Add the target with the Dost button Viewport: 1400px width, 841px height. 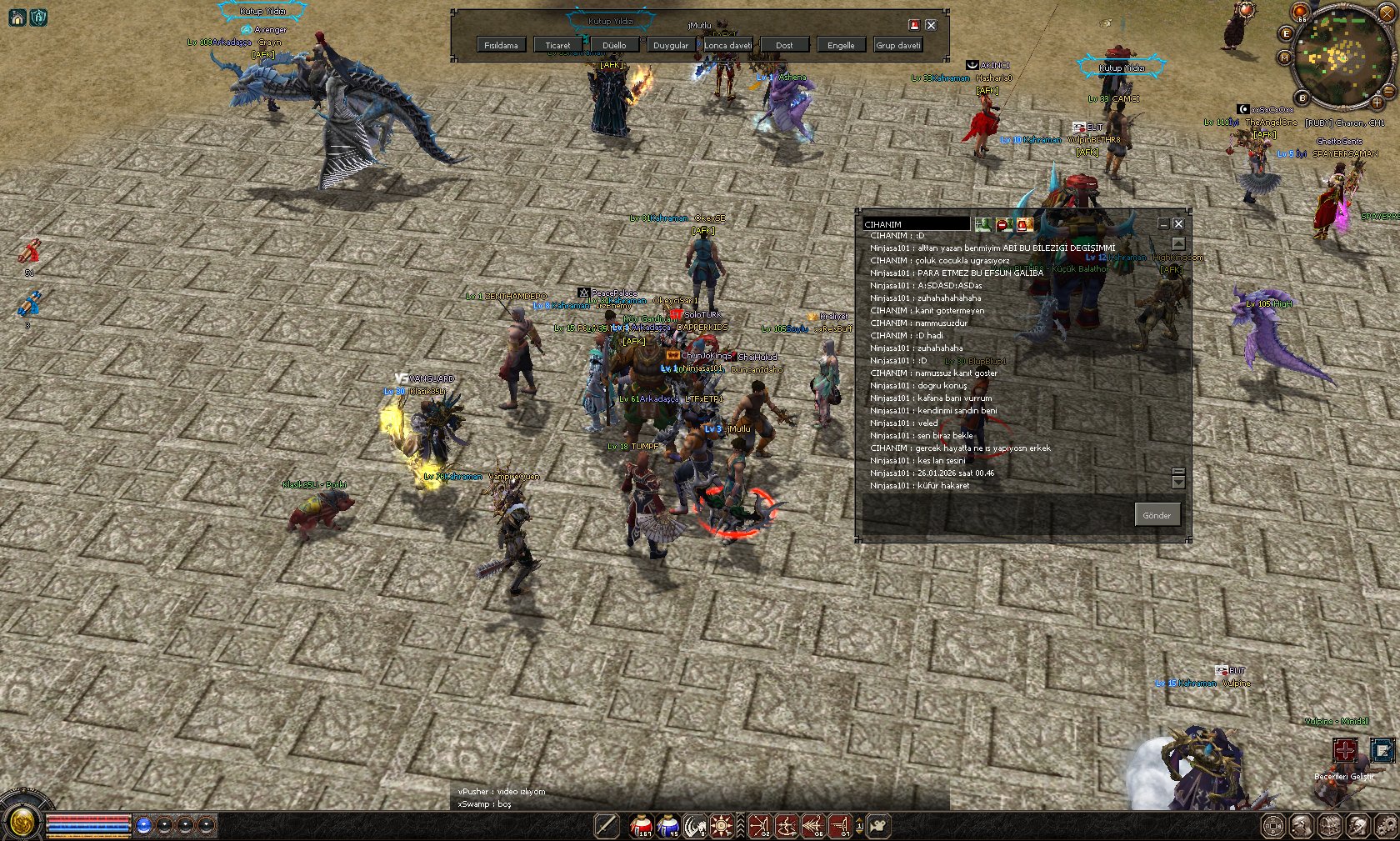(x=784, y=45)
